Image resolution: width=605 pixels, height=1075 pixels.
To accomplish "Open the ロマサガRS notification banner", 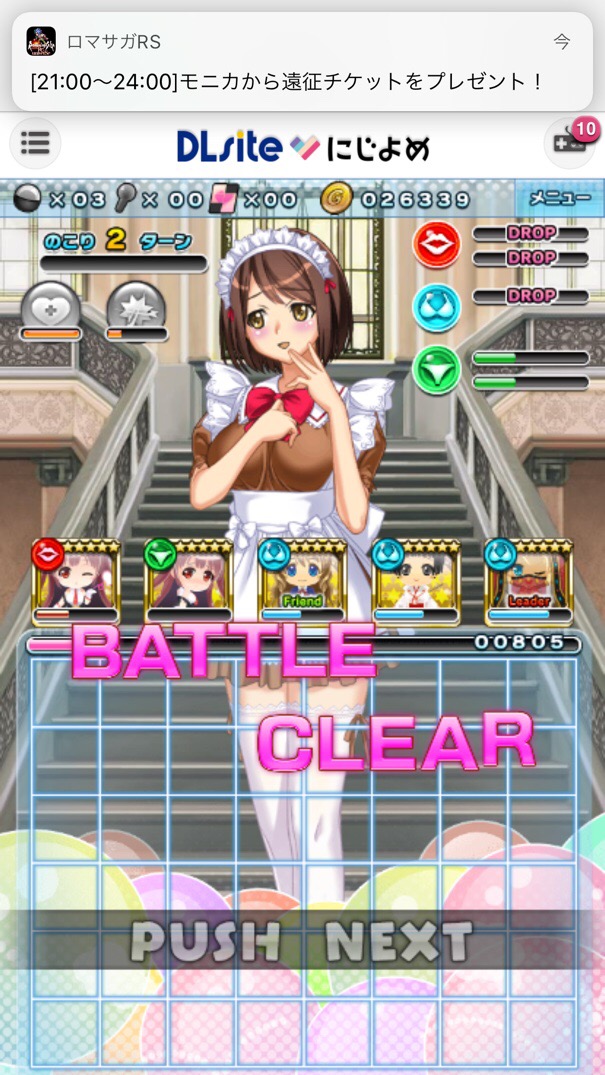I will pyautogui.click(x=302, y=62).
